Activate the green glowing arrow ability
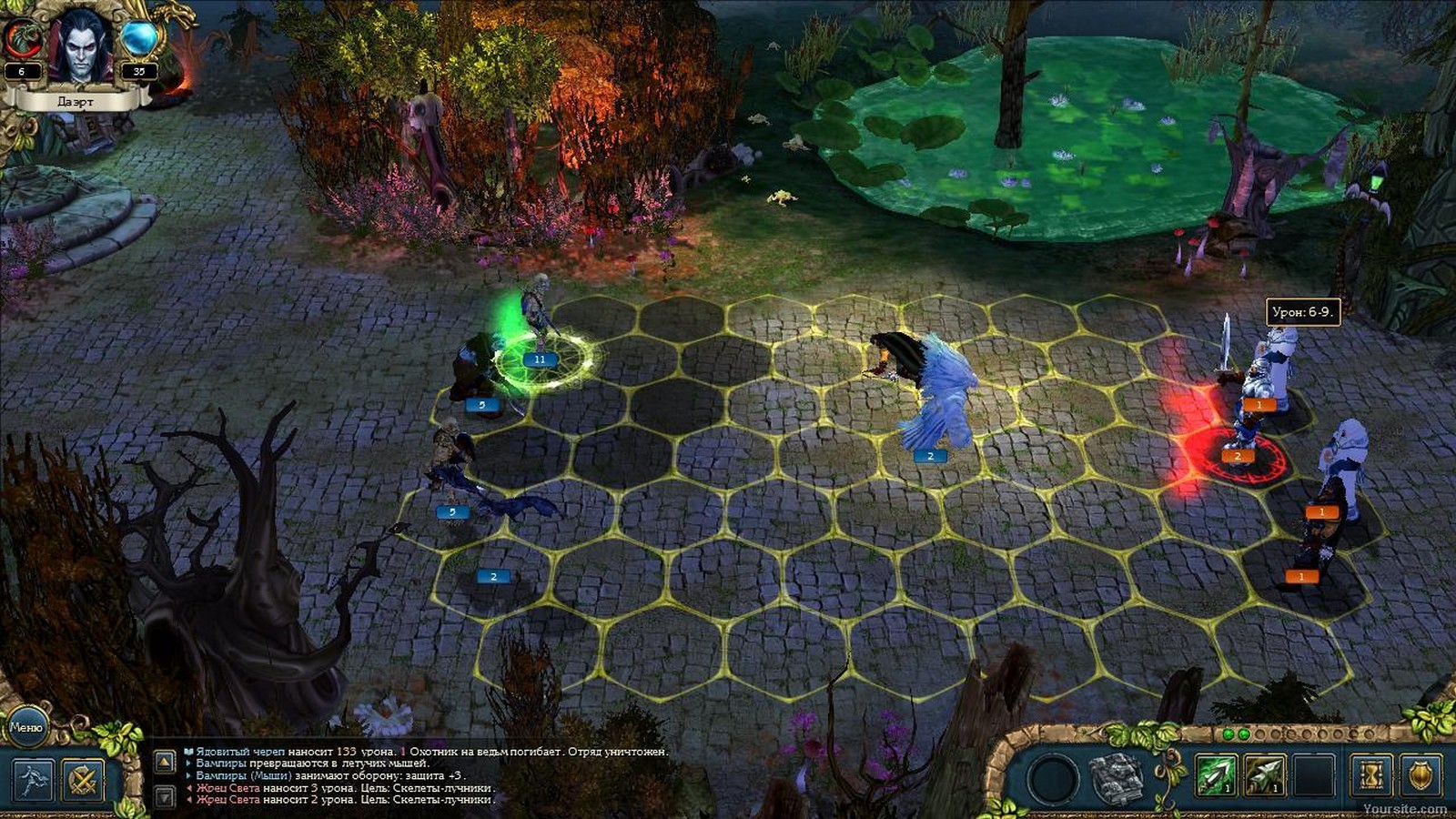Viewport: 1456px width, 819px height. click(1216, 776)
